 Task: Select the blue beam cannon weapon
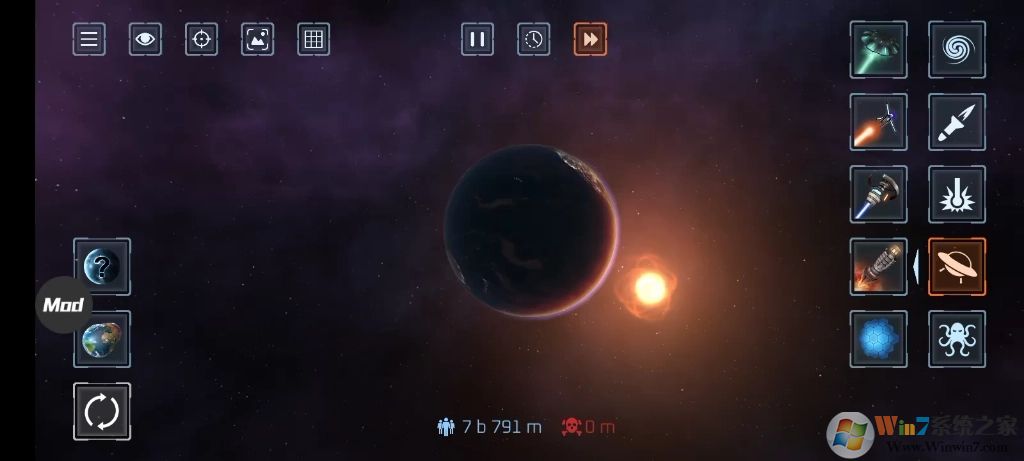coord(878,194)
